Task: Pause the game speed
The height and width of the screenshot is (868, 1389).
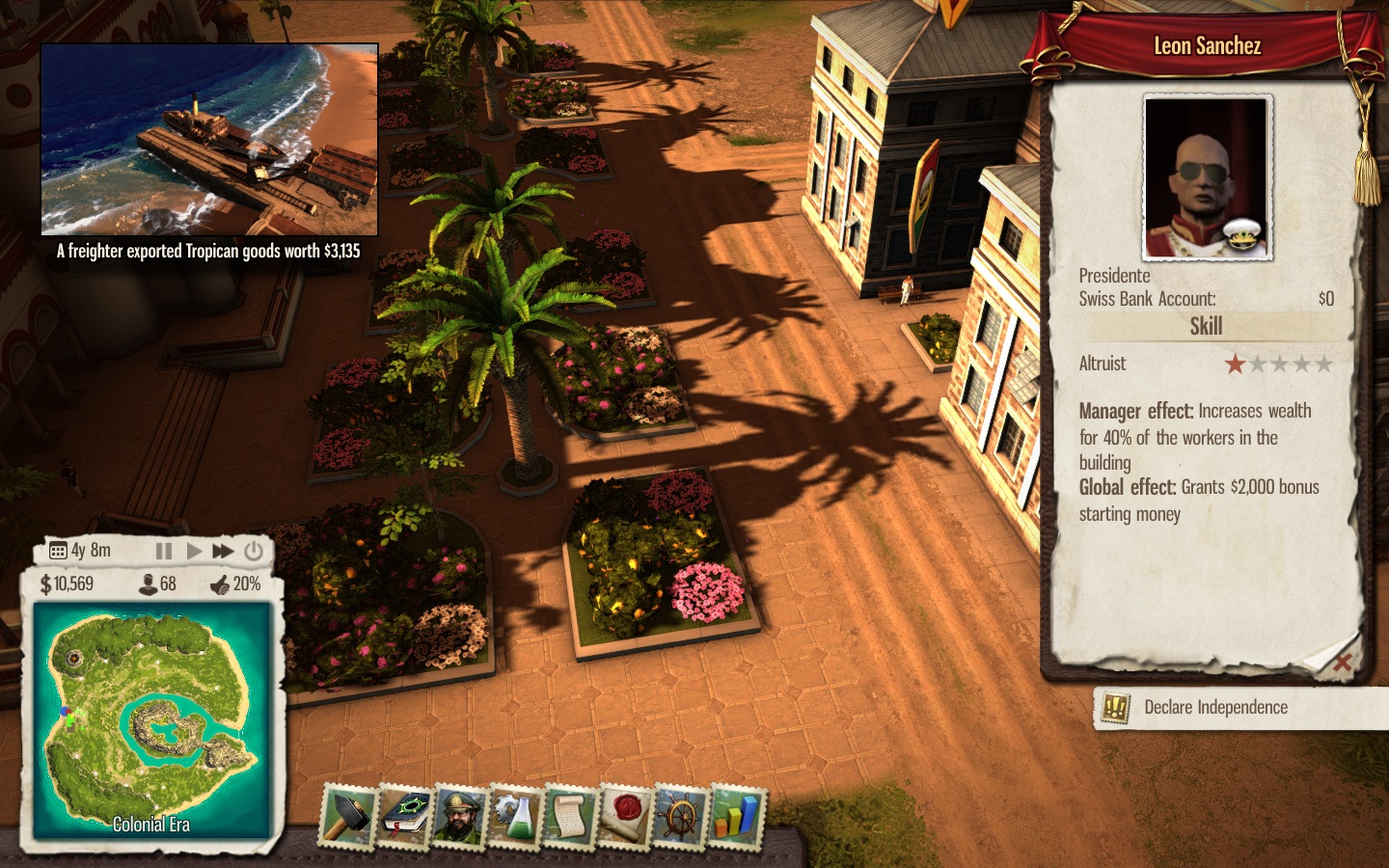Action: pos(164,551)
